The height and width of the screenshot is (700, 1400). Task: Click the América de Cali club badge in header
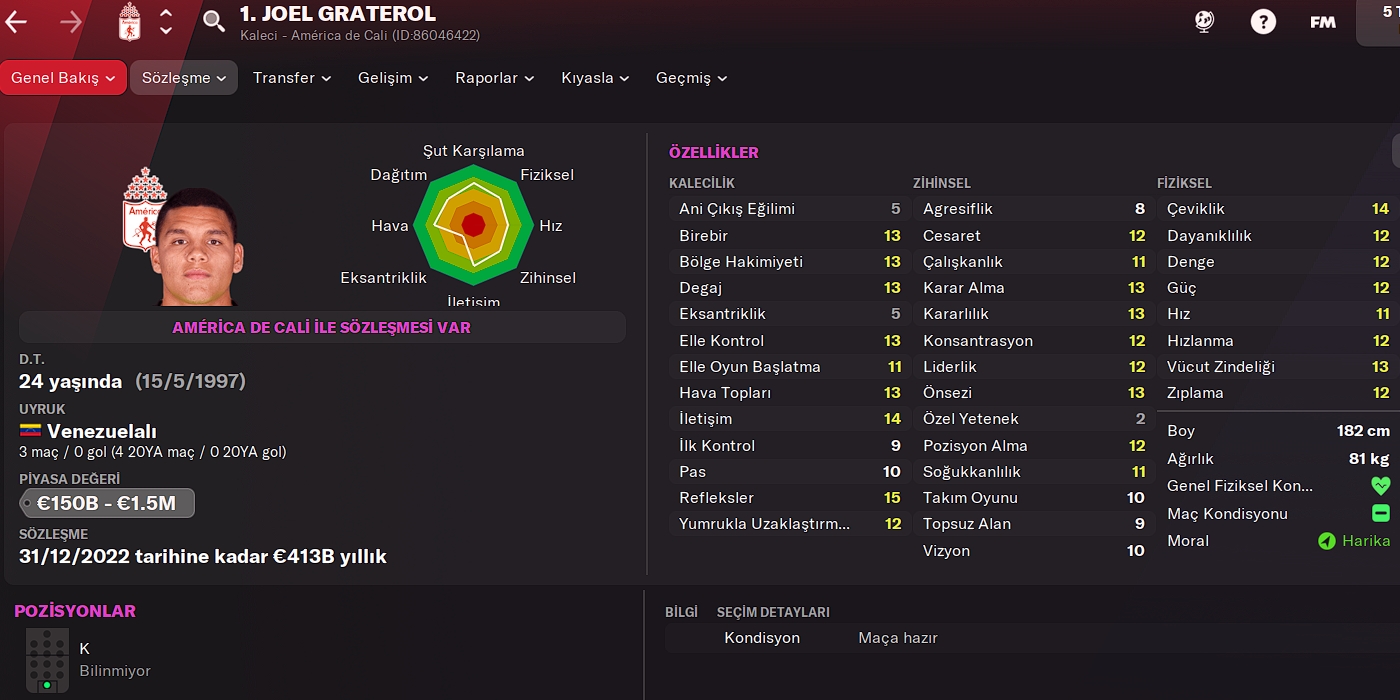point(130,21)
